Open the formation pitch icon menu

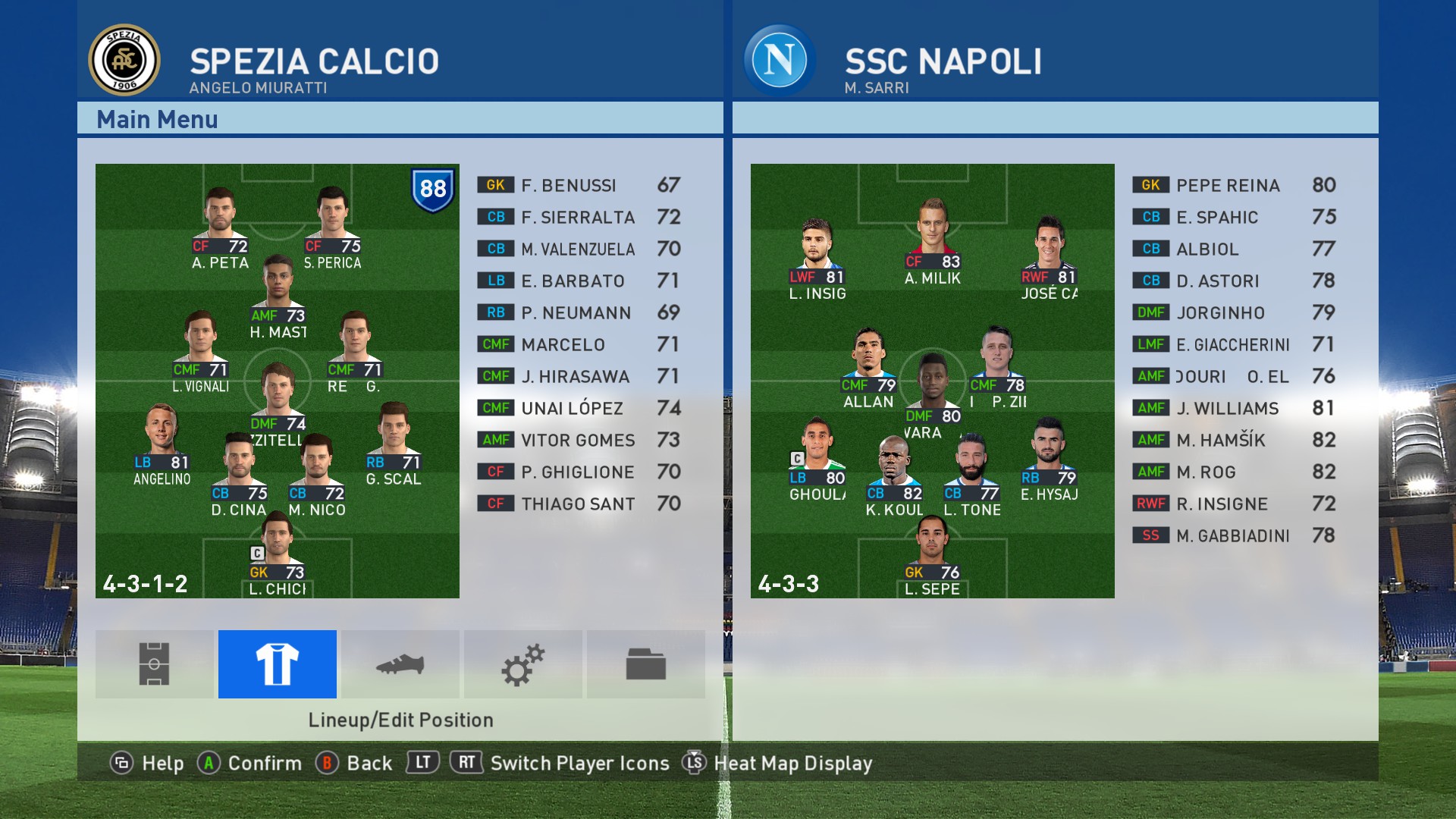pos(155,664)
